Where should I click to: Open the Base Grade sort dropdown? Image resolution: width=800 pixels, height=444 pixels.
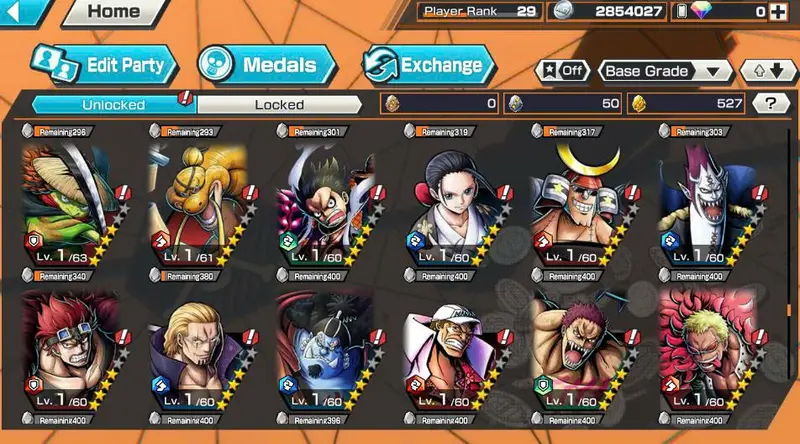tap(664, 71)
